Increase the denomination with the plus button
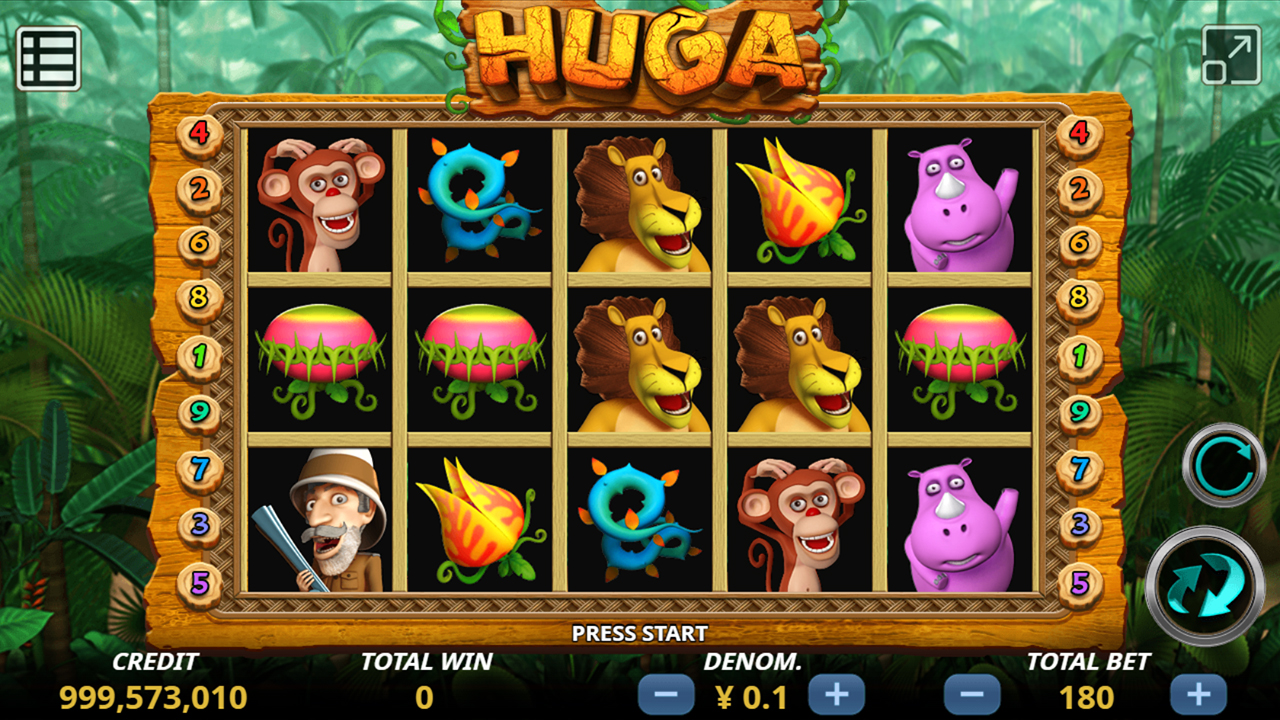Image resolution: width=1280 pixels, height=720 pixels. (836, 695)
